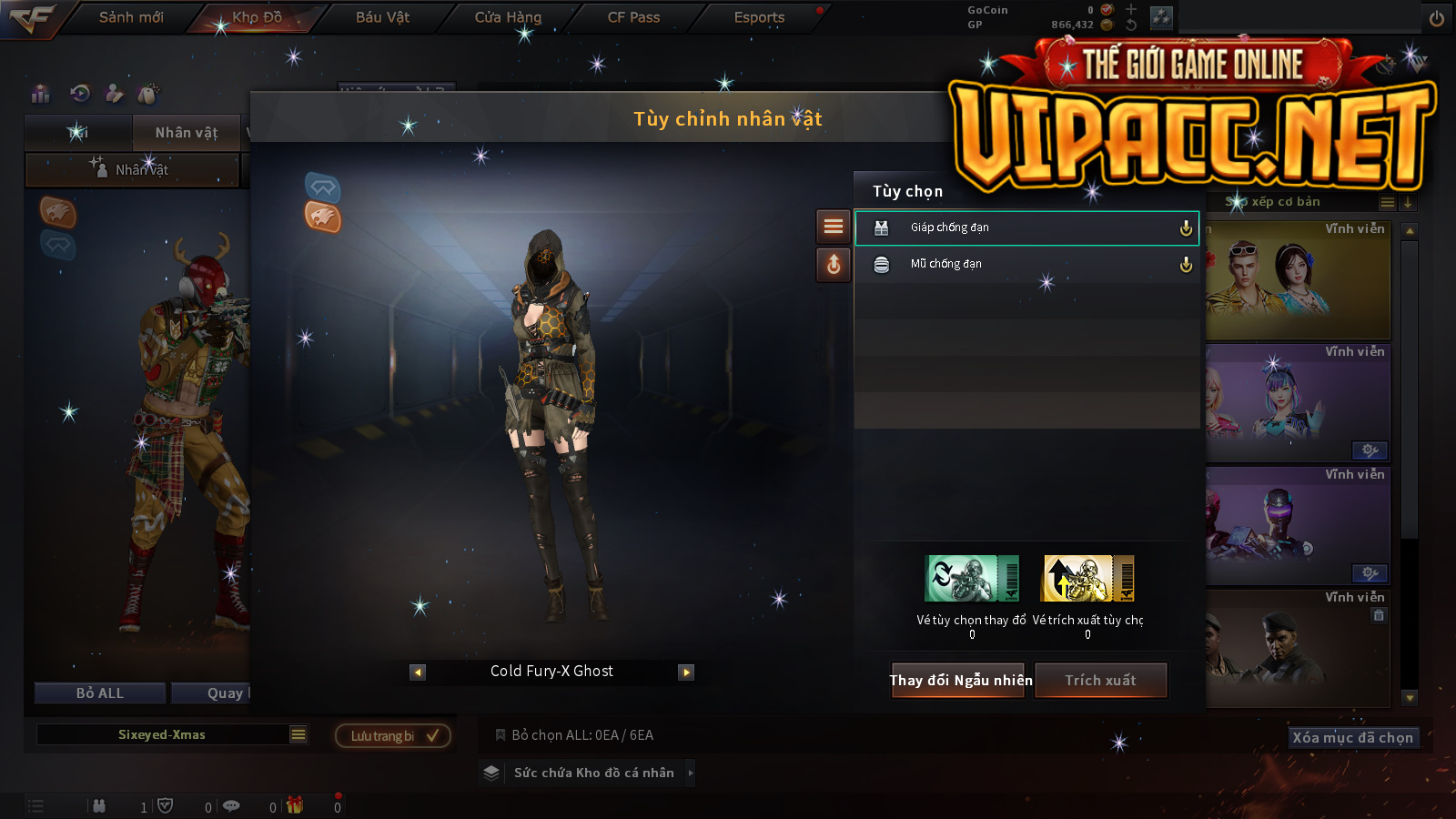Select the Giáp chống đạn option row

[x=1026, y=227]
